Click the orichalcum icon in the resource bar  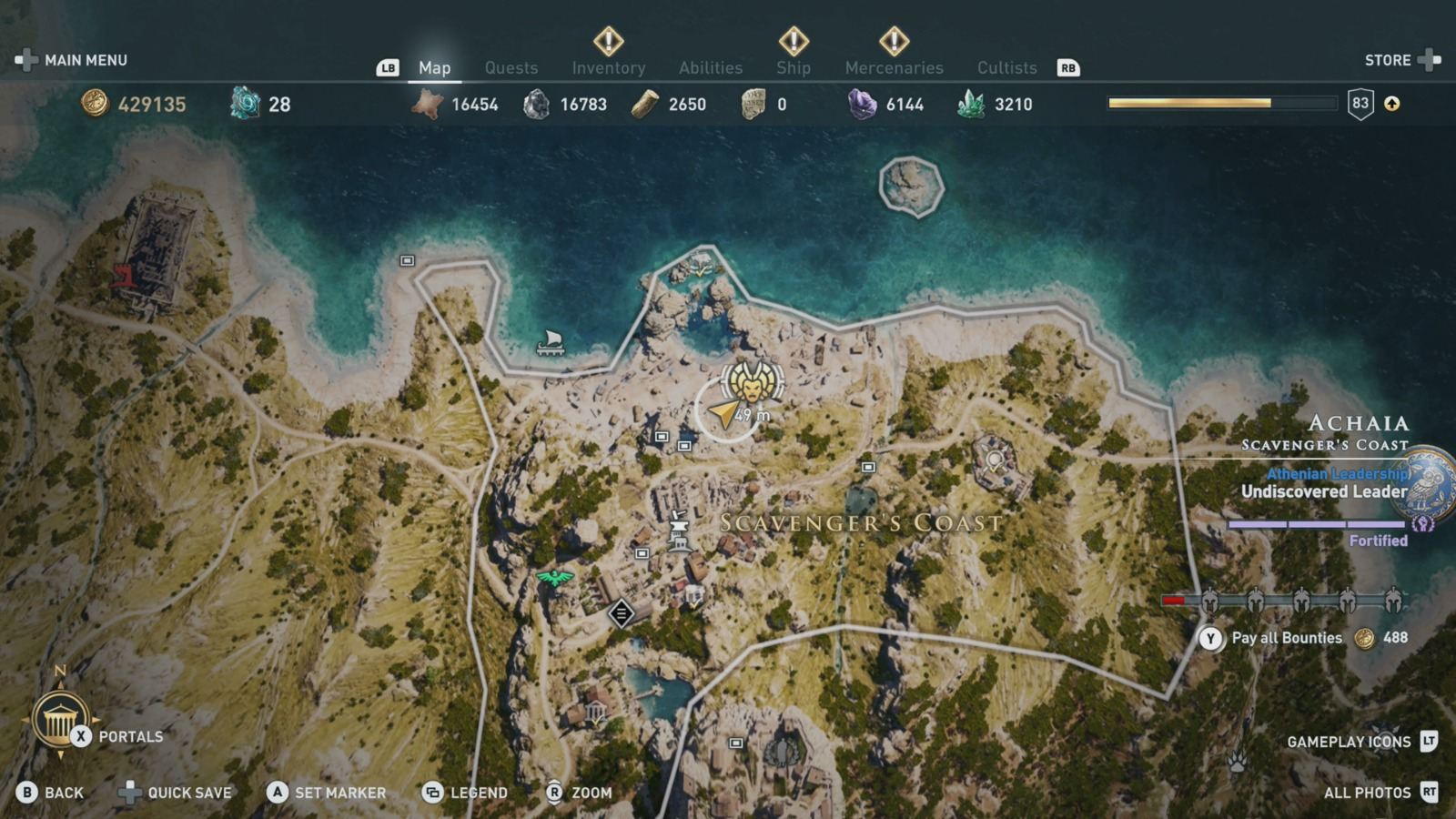(x=241, y=104)
